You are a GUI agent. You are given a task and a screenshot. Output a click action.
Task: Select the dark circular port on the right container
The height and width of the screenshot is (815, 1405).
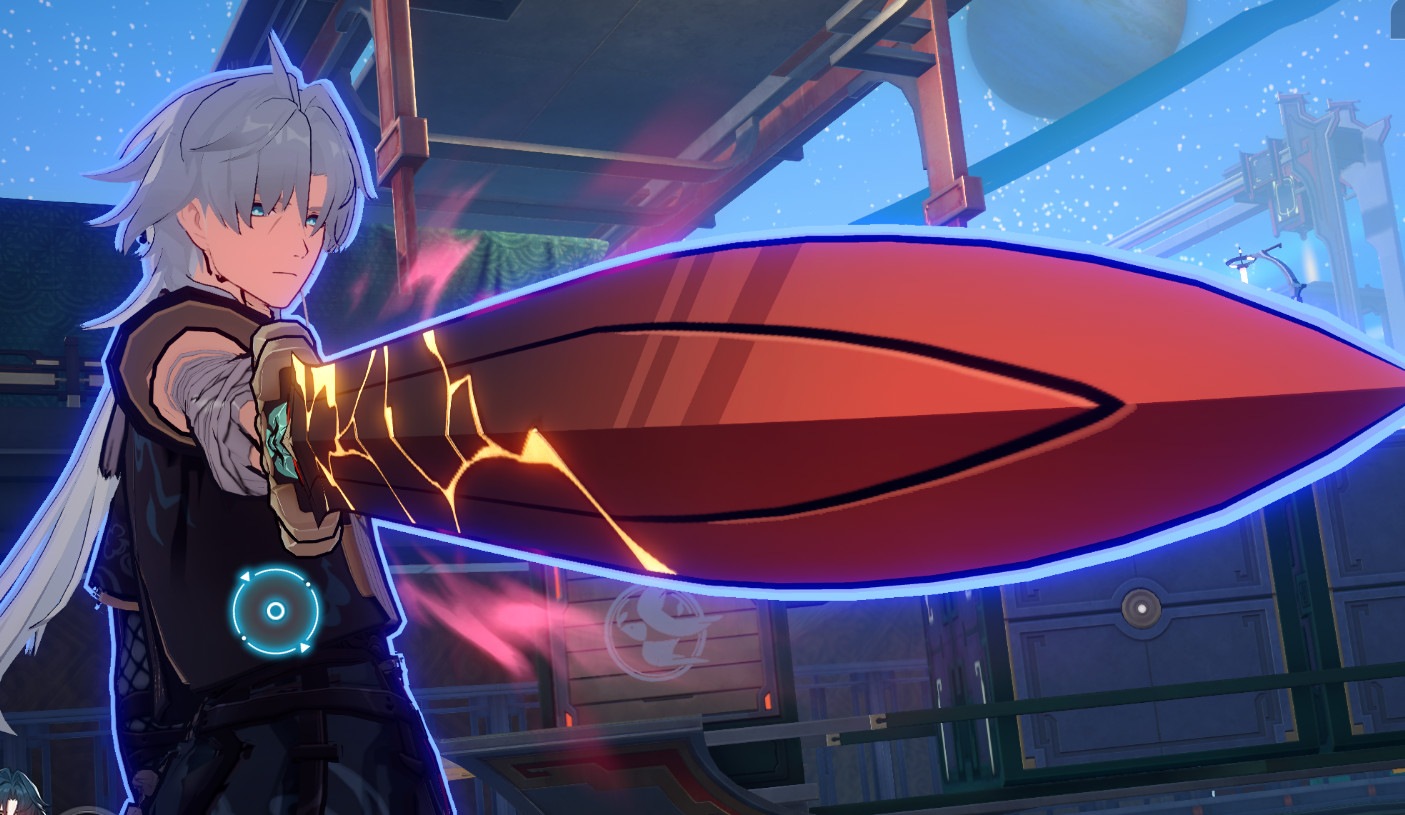click(x=1142, y=605)
